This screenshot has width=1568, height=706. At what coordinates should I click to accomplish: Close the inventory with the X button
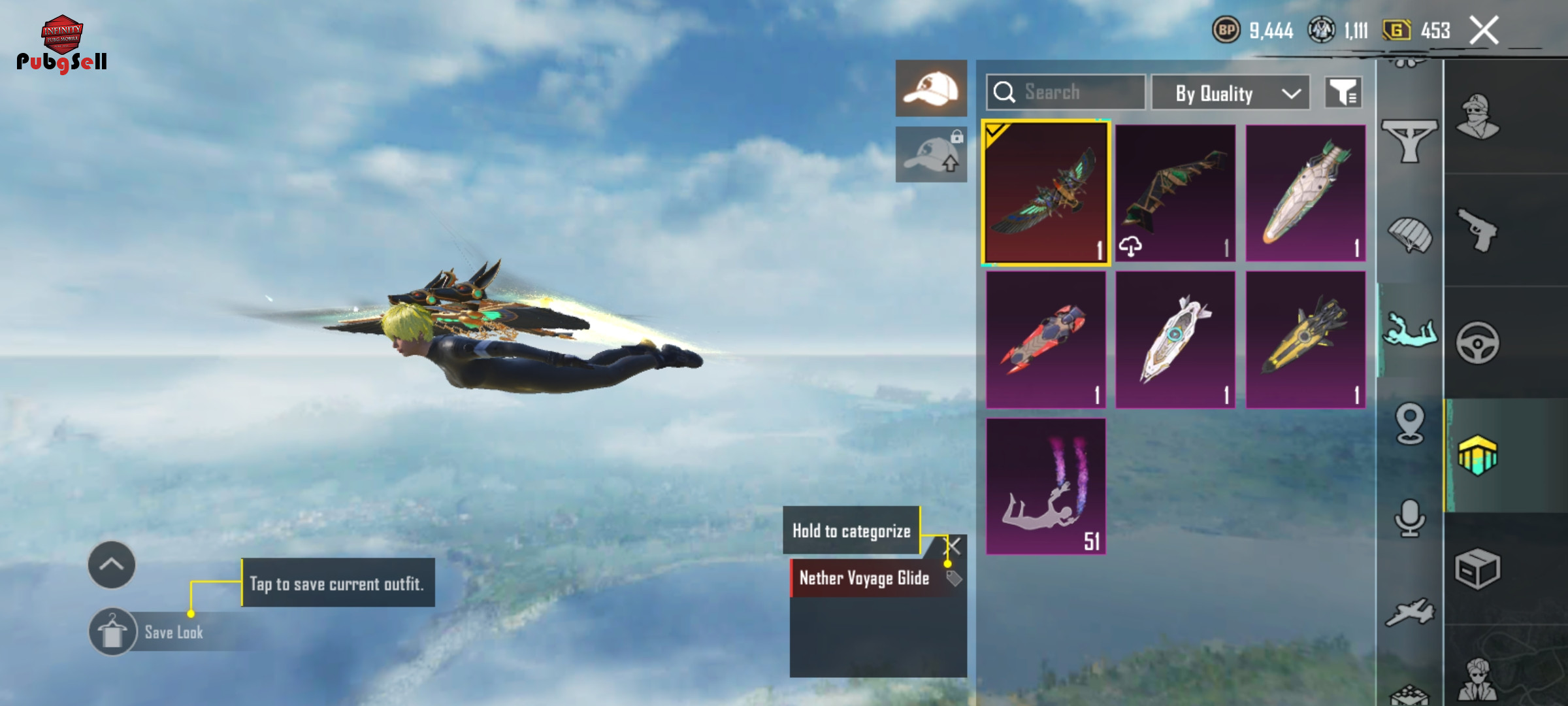click(1484, 31)
